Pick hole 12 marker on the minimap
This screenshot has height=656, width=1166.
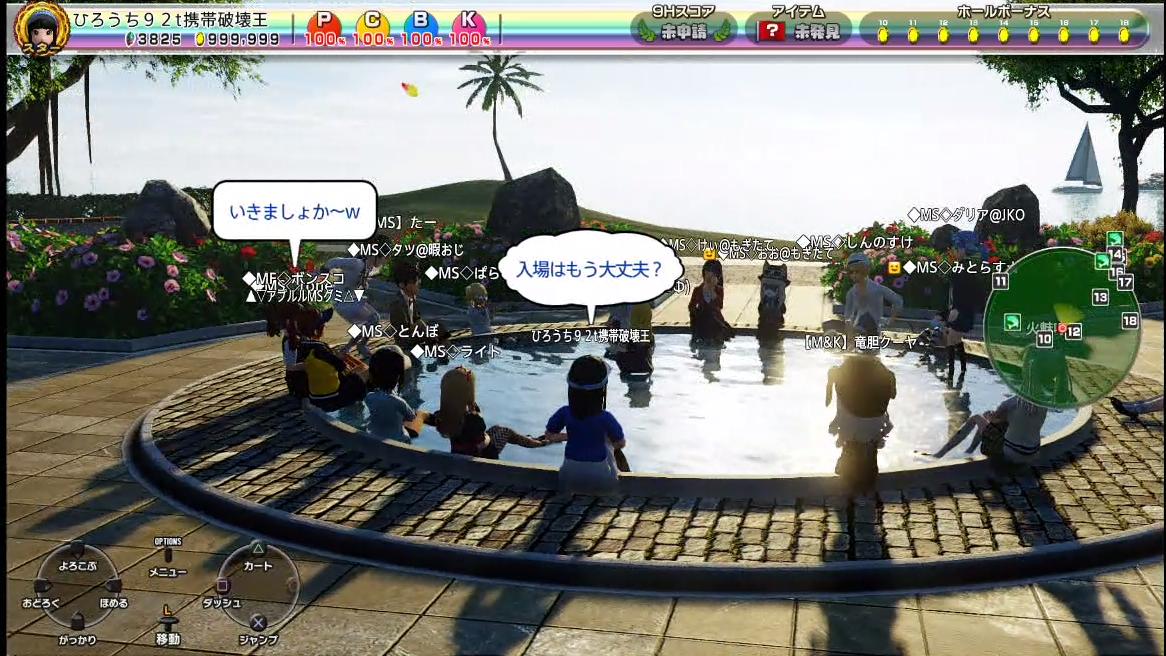point(1073,331)
